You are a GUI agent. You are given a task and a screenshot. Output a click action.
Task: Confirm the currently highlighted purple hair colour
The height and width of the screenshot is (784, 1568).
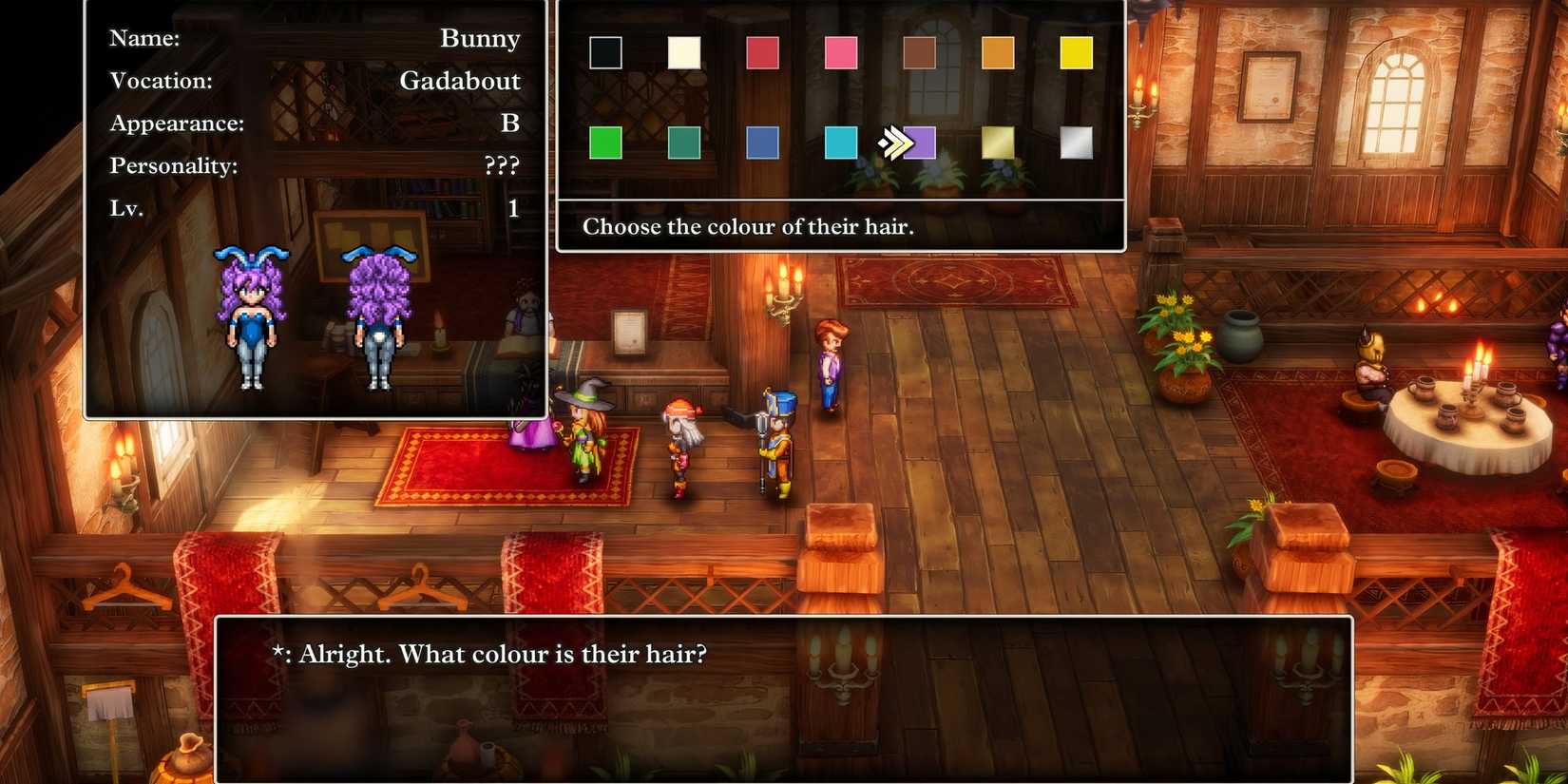click(x=920, y=143)
